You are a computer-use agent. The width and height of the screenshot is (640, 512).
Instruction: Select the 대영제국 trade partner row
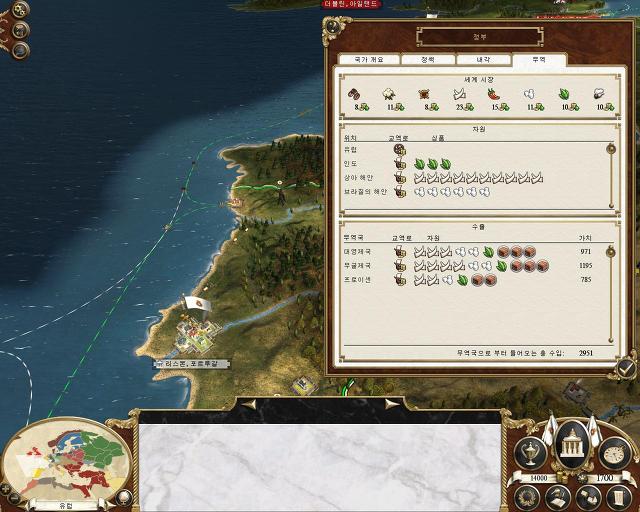point(470,252)
